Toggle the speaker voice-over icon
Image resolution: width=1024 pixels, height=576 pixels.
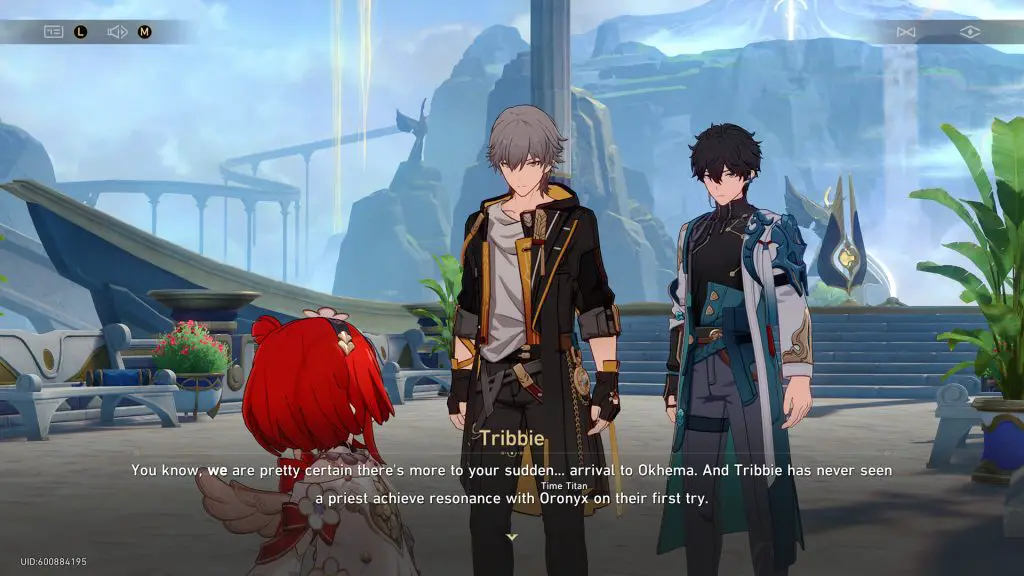click(x=117, y=32)
